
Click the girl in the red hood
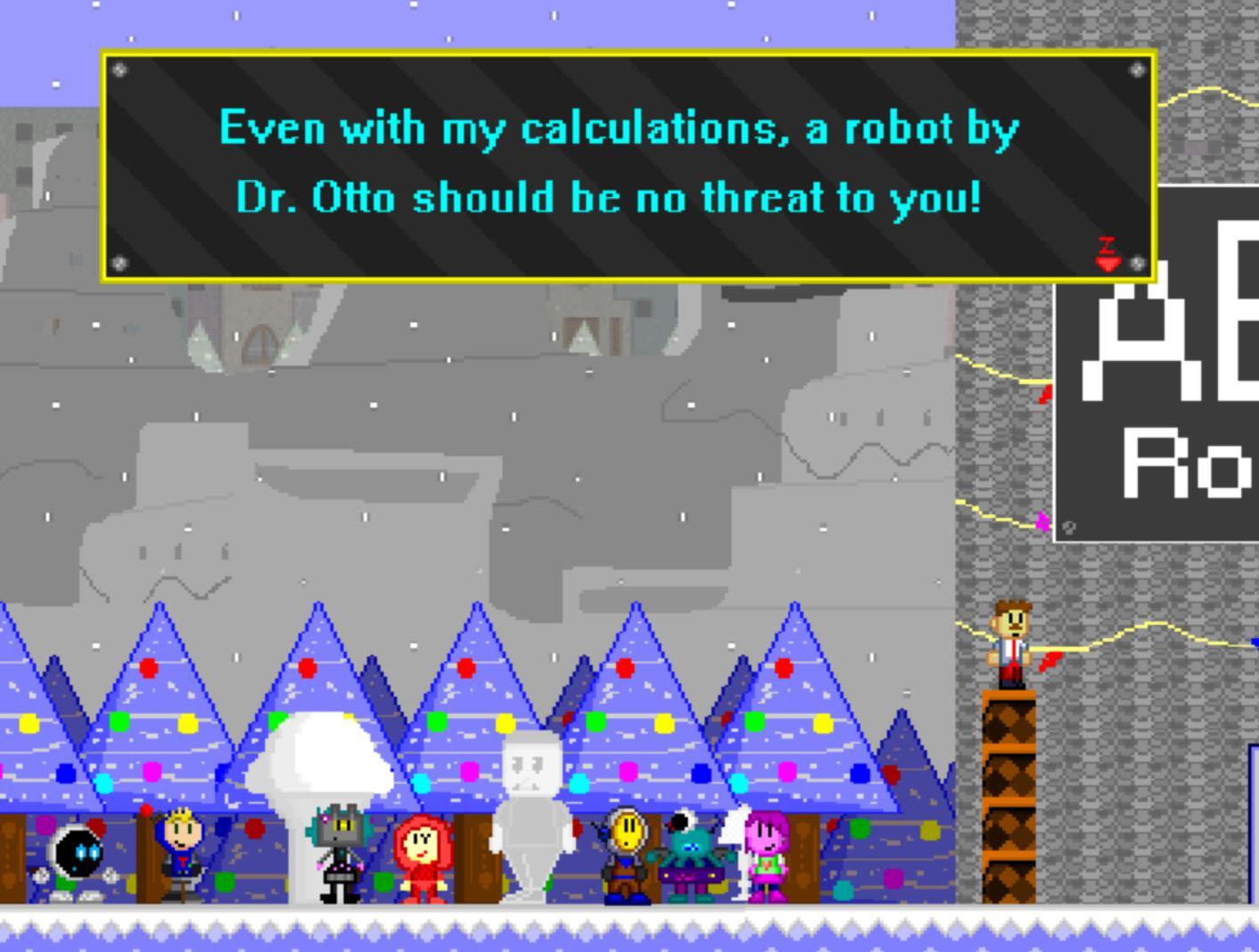(419, 858)
